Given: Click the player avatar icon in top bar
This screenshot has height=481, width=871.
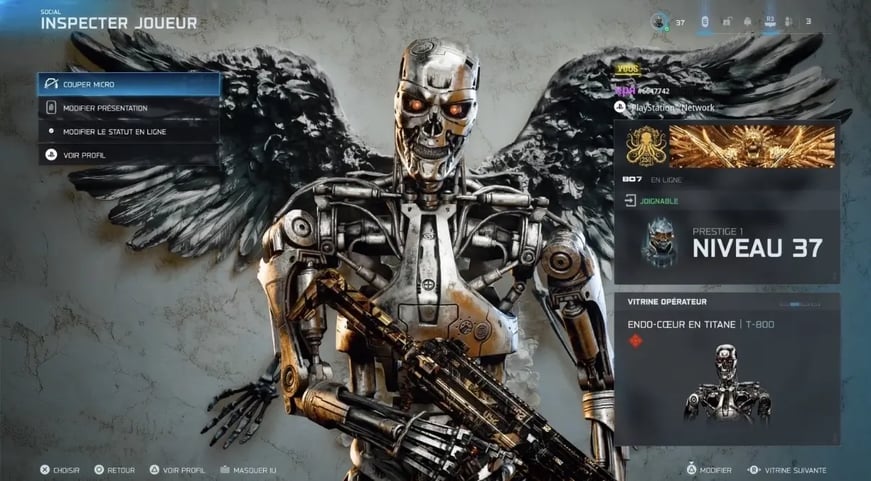Looking at the screenshot, I should pos(658,21).
